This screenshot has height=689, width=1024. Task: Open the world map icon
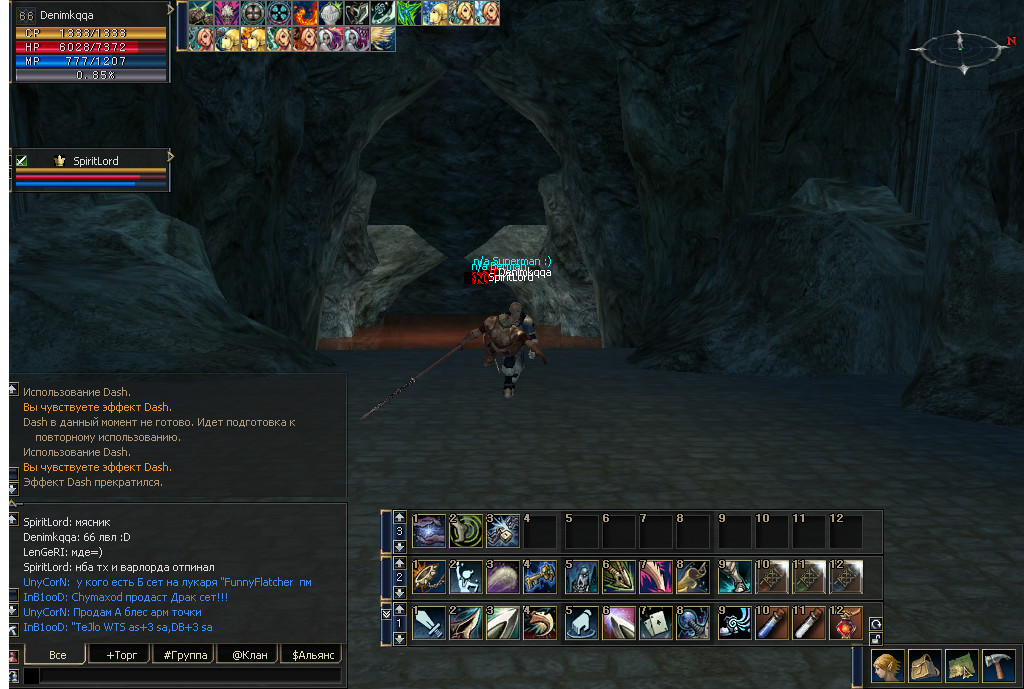[x=961, y=665]
